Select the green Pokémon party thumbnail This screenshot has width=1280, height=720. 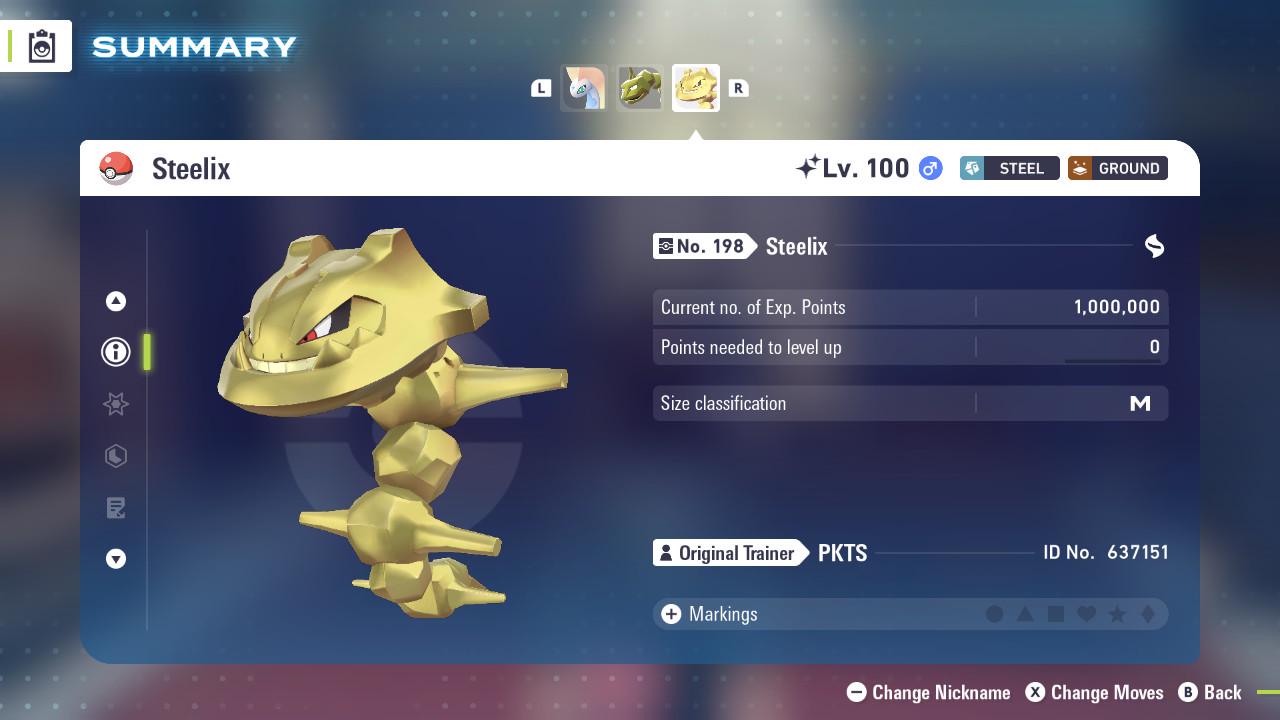click(x=640, y=88)
